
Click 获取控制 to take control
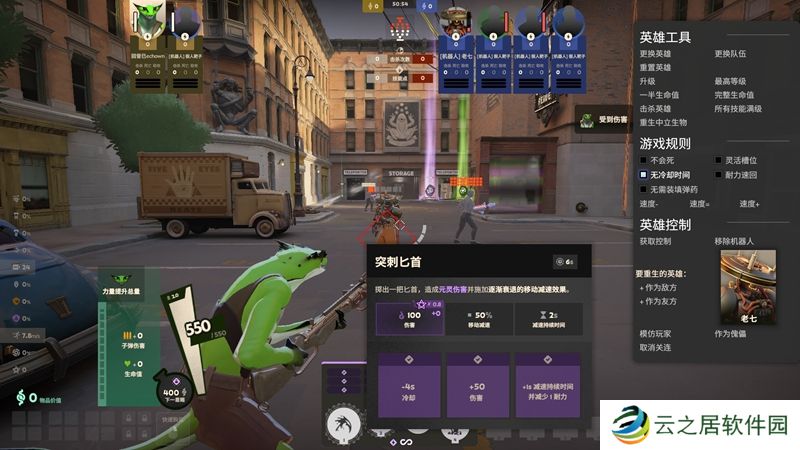point(658,242)
